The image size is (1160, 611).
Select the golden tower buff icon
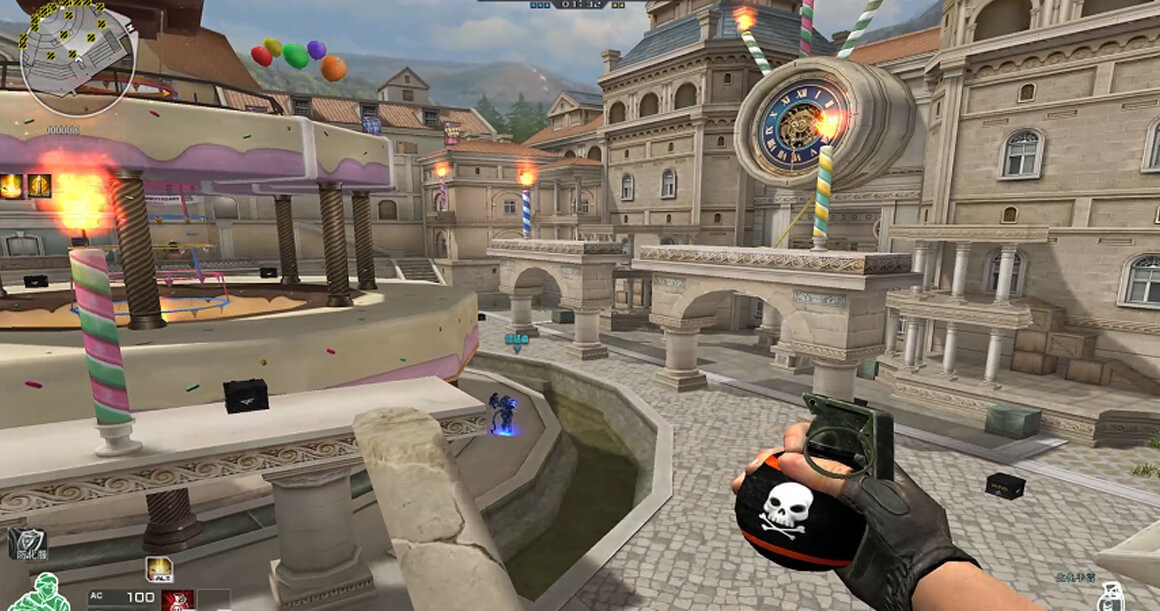(39, 186)
